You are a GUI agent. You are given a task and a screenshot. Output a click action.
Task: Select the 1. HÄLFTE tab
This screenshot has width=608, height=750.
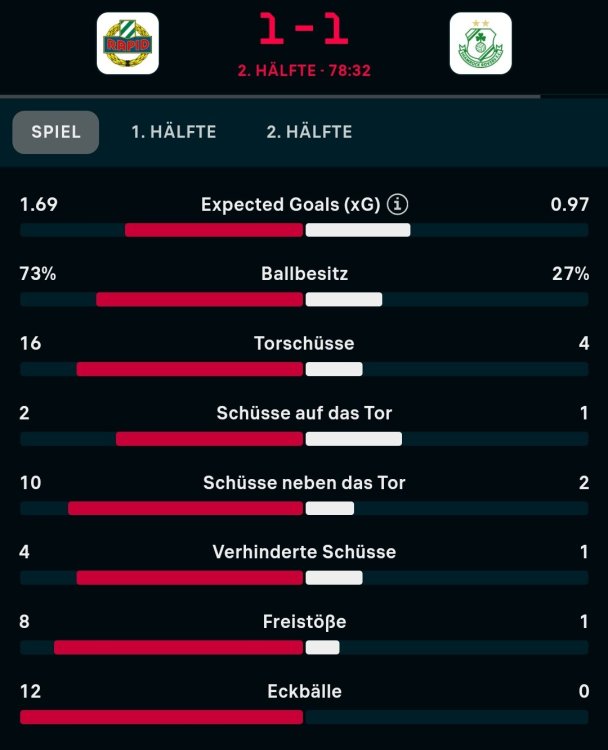point(174,132)
